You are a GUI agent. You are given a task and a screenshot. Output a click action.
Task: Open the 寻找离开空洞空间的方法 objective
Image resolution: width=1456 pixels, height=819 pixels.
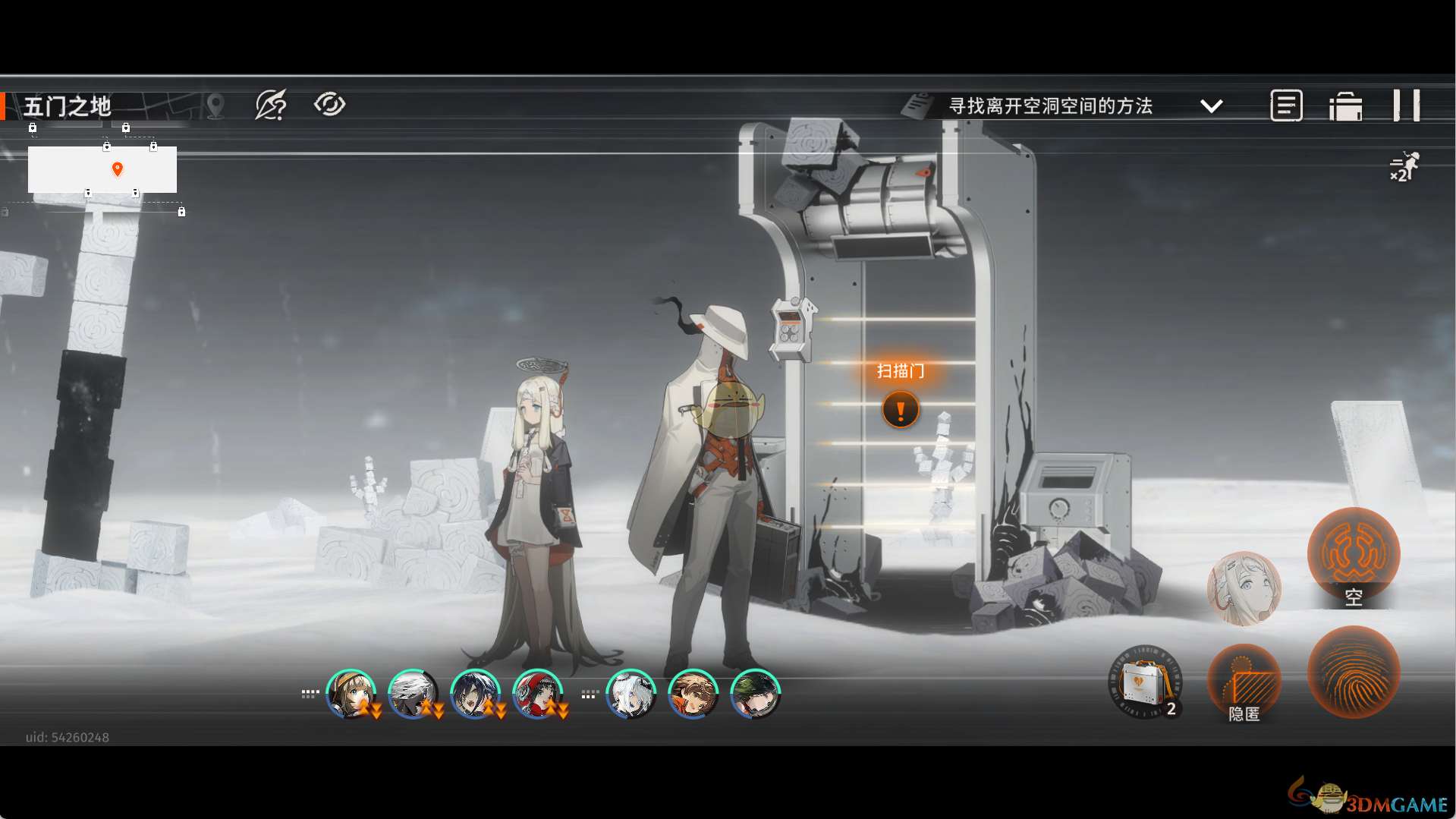click(1050, 106)
